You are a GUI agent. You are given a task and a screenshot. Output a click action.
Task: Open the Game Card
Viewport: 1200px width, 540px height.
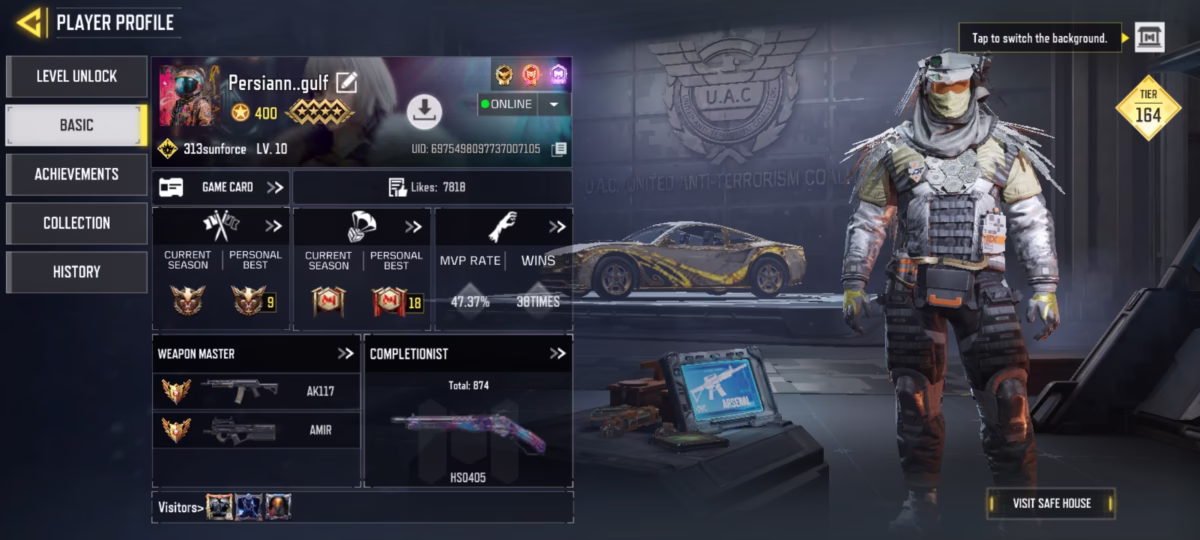(x=221, y=187)
